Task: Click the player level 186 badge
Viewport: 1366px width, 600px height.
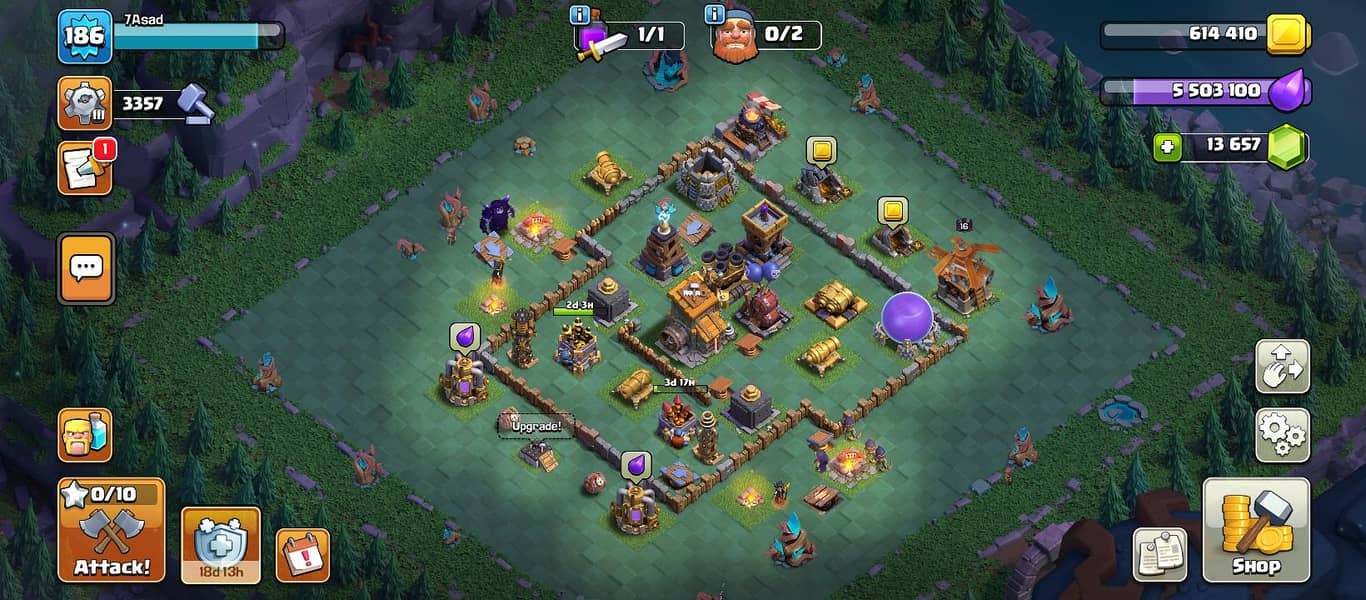Action: click(84, 37)
